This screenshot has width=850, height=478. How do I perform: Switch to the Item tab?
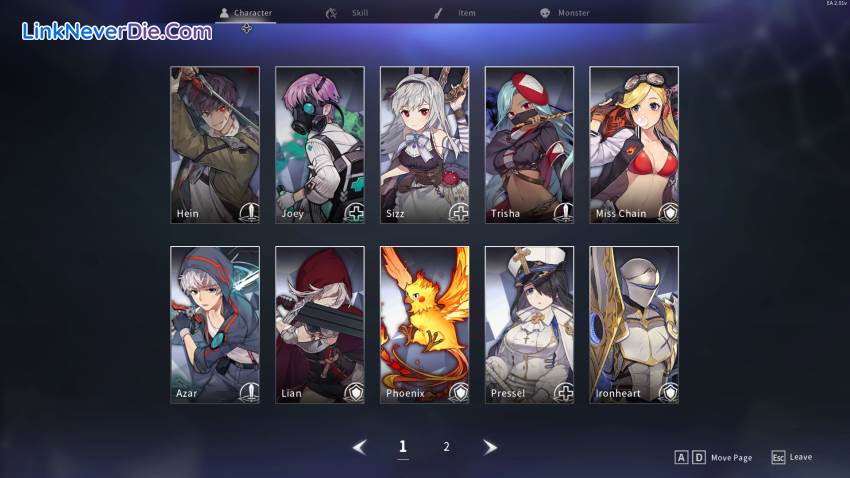455,13
